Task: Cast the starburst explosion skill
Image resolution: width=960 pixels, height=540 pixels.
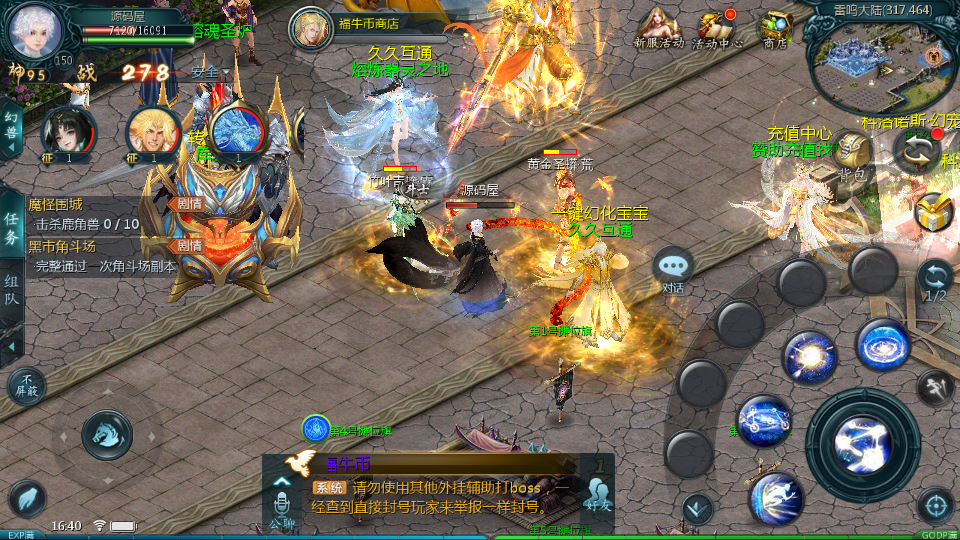Action: 809,356
